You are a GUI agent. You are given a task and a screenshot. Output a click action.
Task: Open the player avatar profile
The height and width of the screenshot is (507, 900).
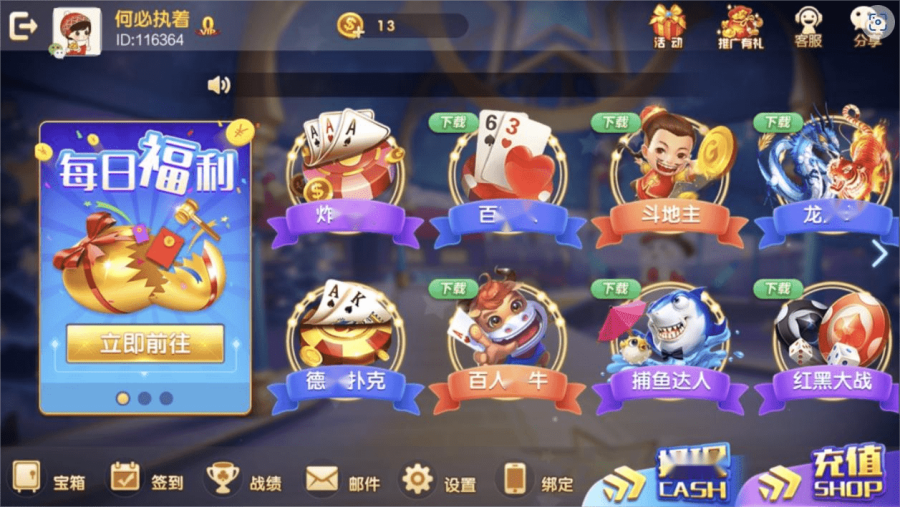point(76,31)
